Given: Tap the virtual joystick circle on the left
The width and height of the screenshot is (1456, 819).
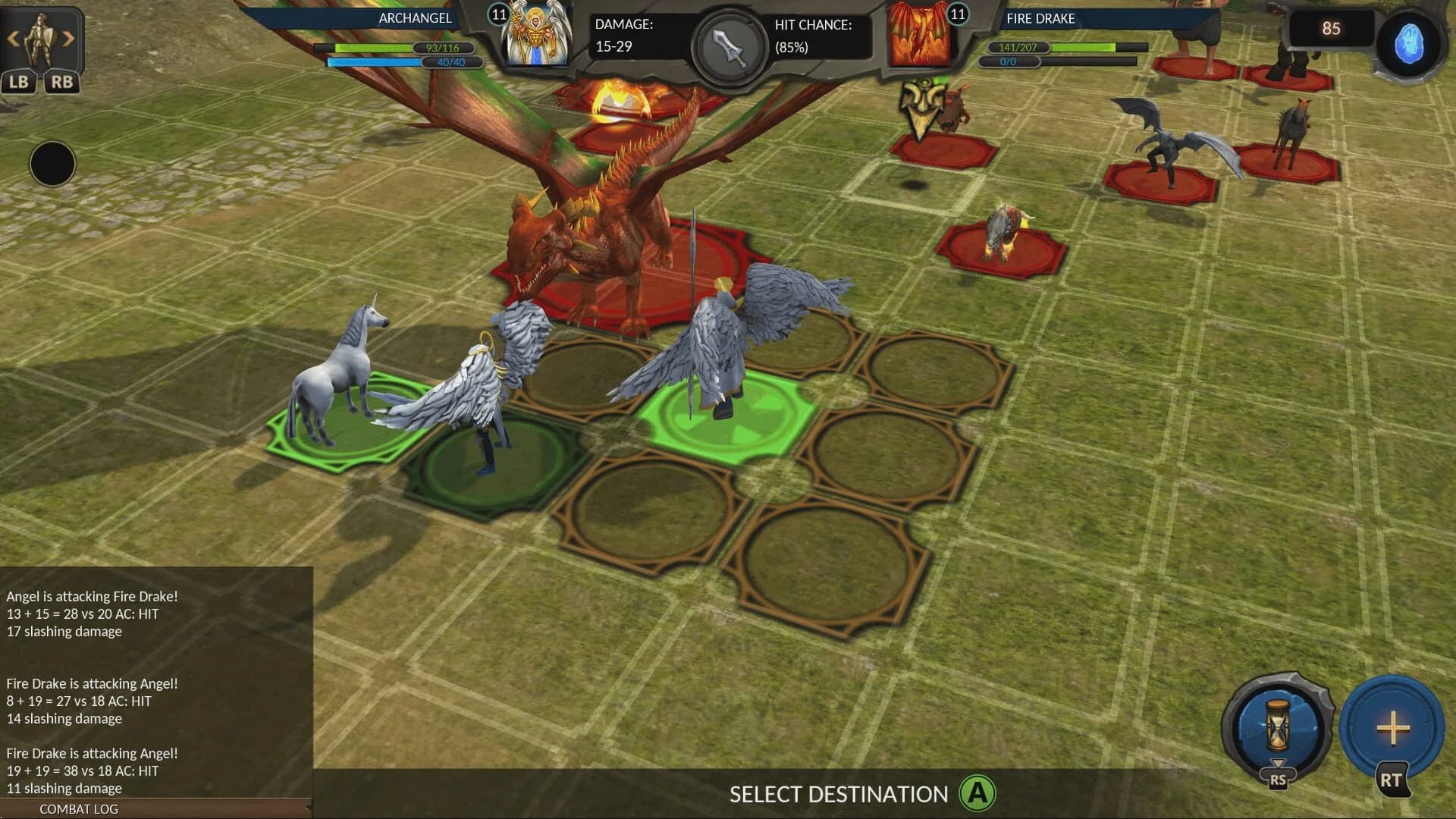Looking at the screenshot, I should coord(52,164).
